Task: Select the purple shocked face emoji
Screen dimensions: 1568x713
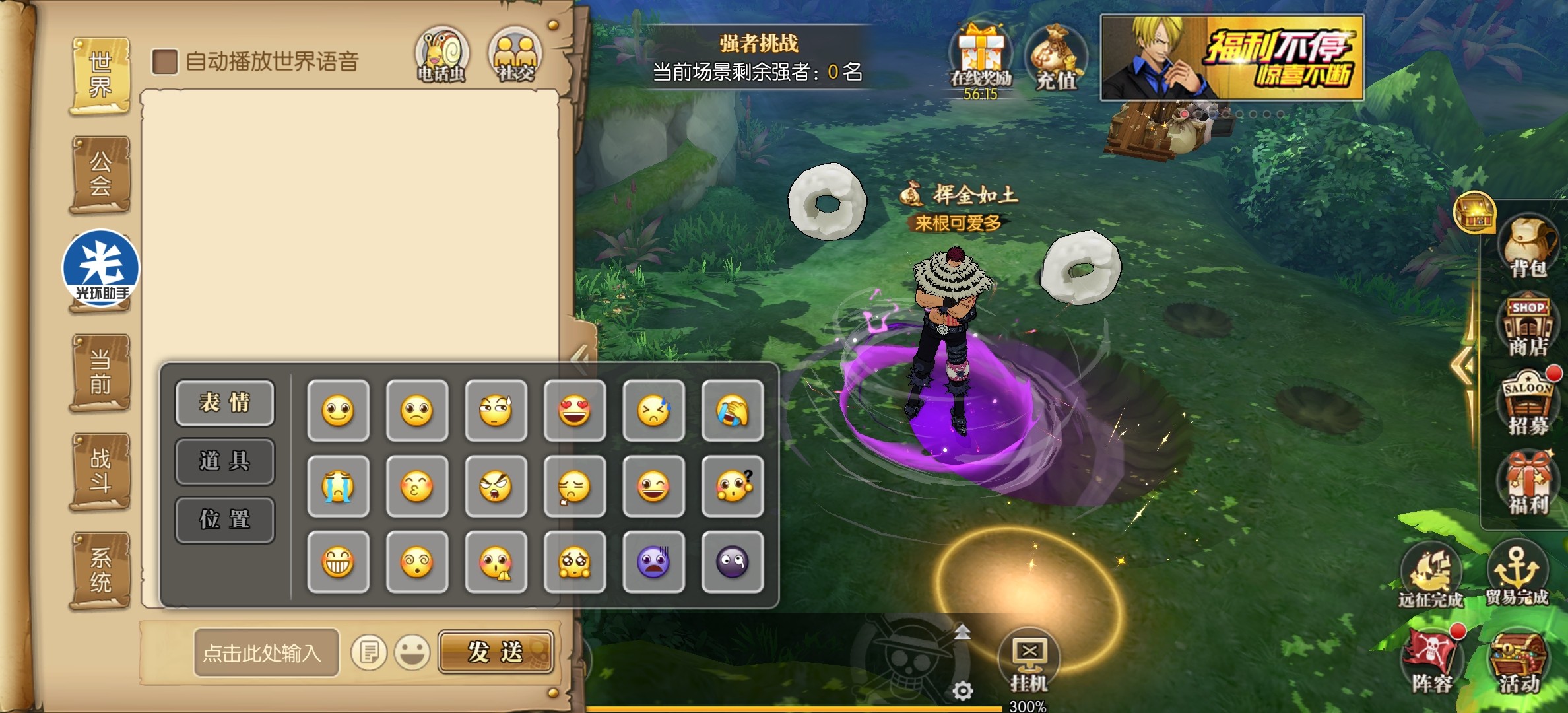Action: tap(653, 562)
